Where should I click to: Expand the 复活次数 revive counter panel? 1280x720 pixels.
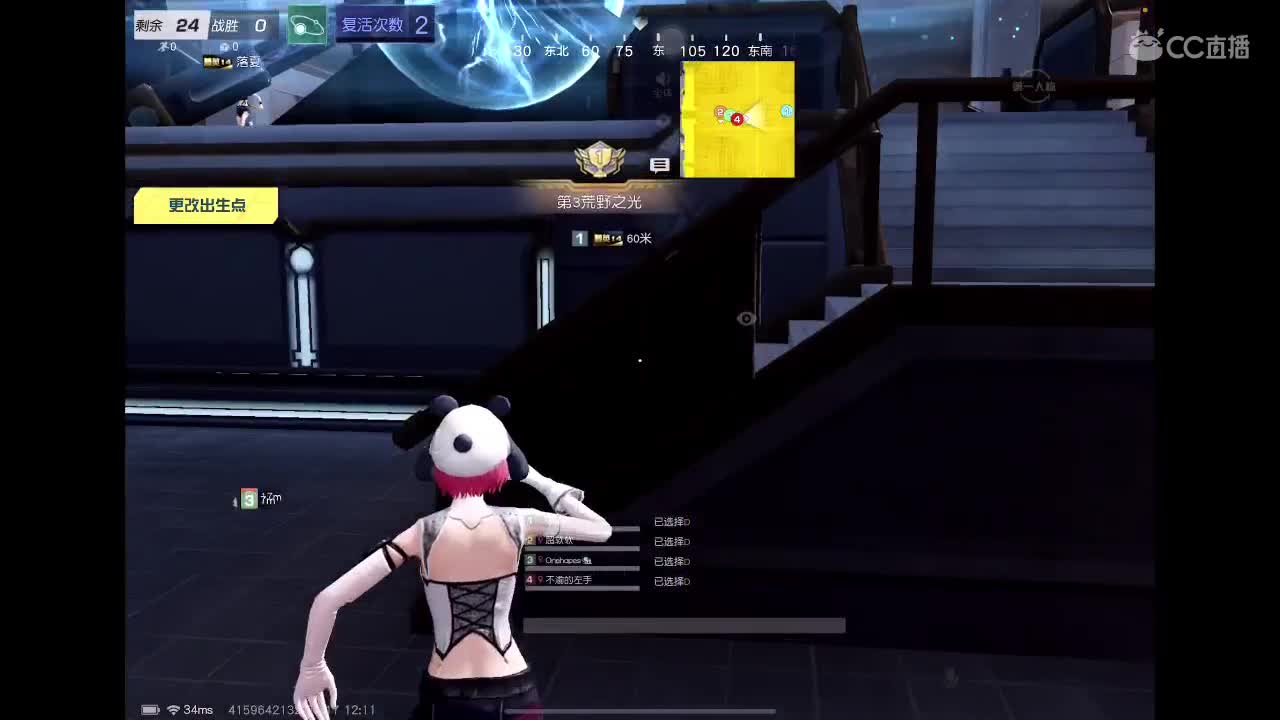click(x=385, y=25)
